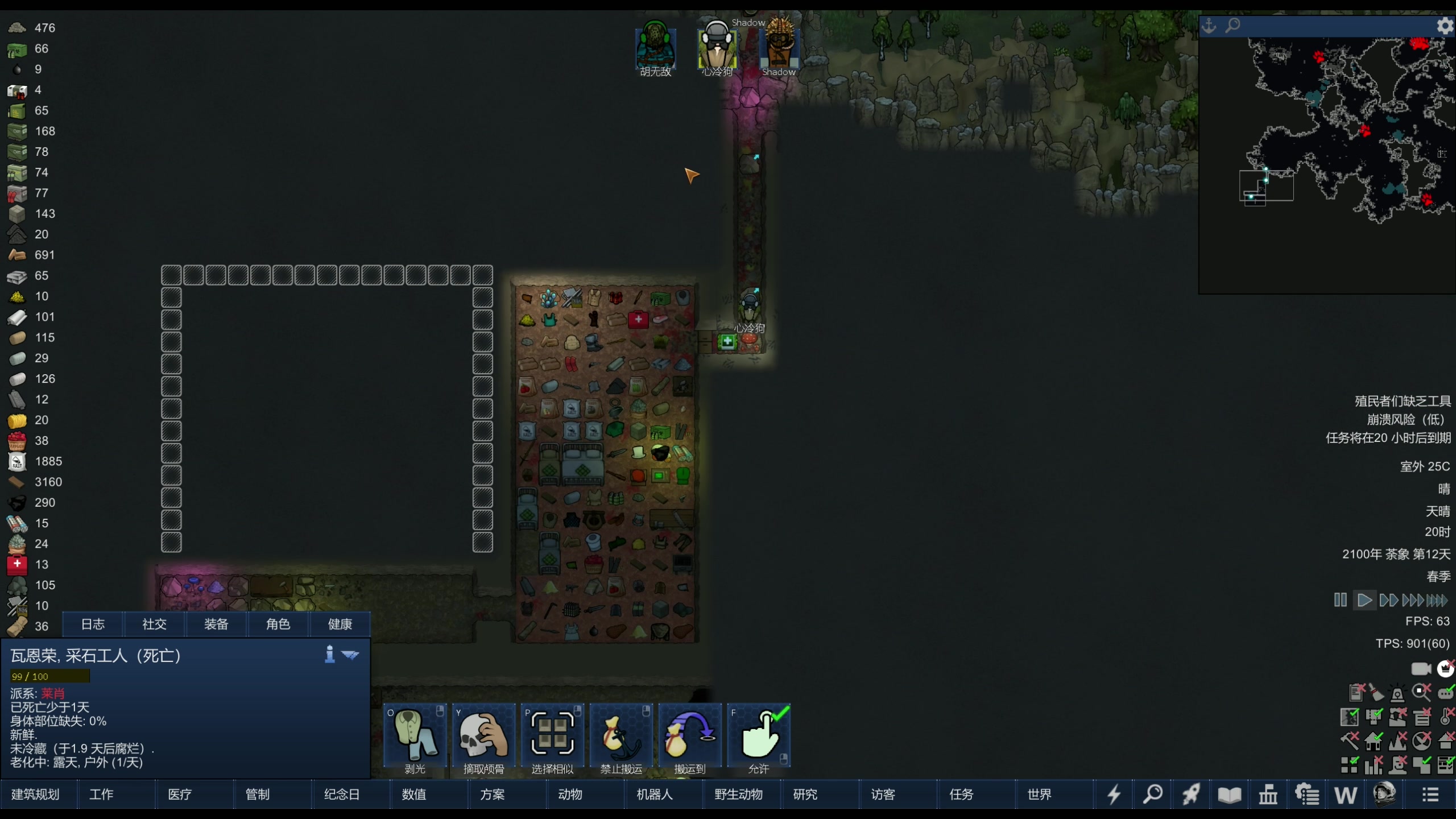Open the 工作 work tab
1456x819 pixels.
[x=101, y=794]
